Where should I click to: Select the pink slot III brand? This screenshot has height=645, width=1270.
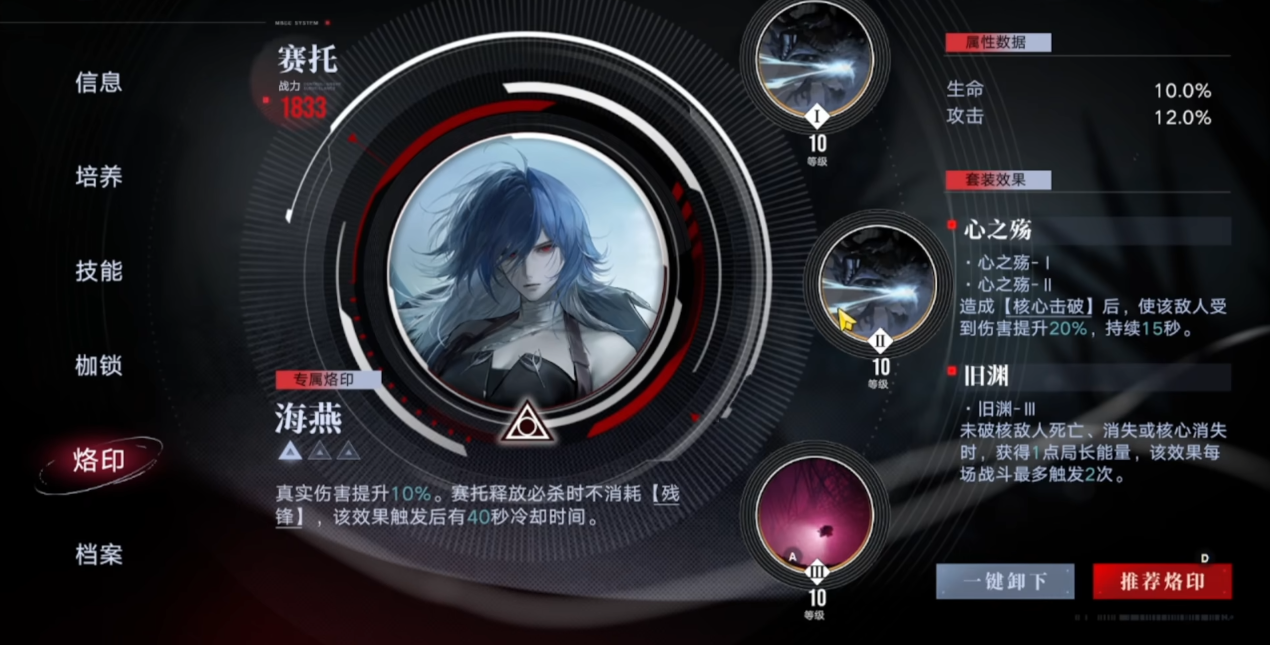(x=815, y=514)
